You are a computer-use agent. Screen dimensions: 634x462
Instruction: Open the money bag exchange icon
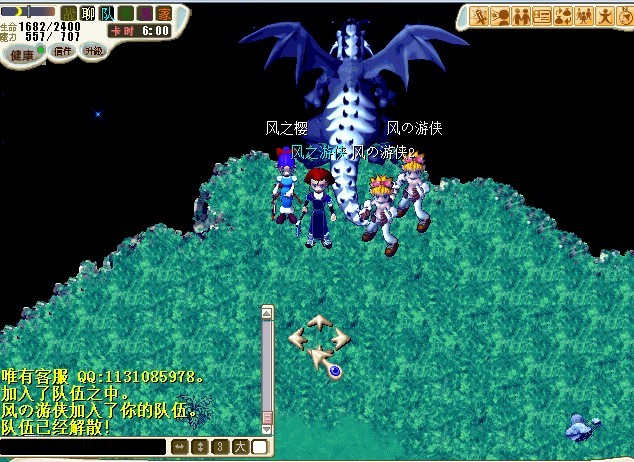pyautogui.click(x=563, y=16)
